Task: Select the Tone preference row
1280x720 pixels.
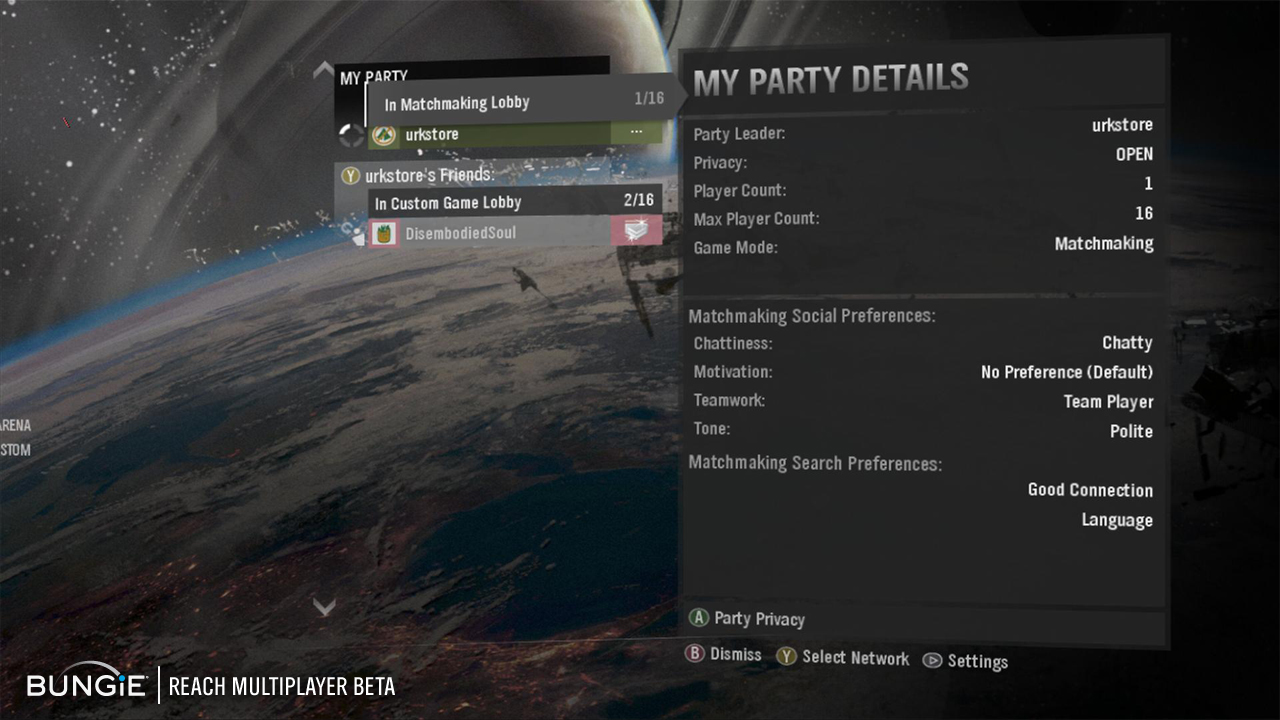Action: 922,430
